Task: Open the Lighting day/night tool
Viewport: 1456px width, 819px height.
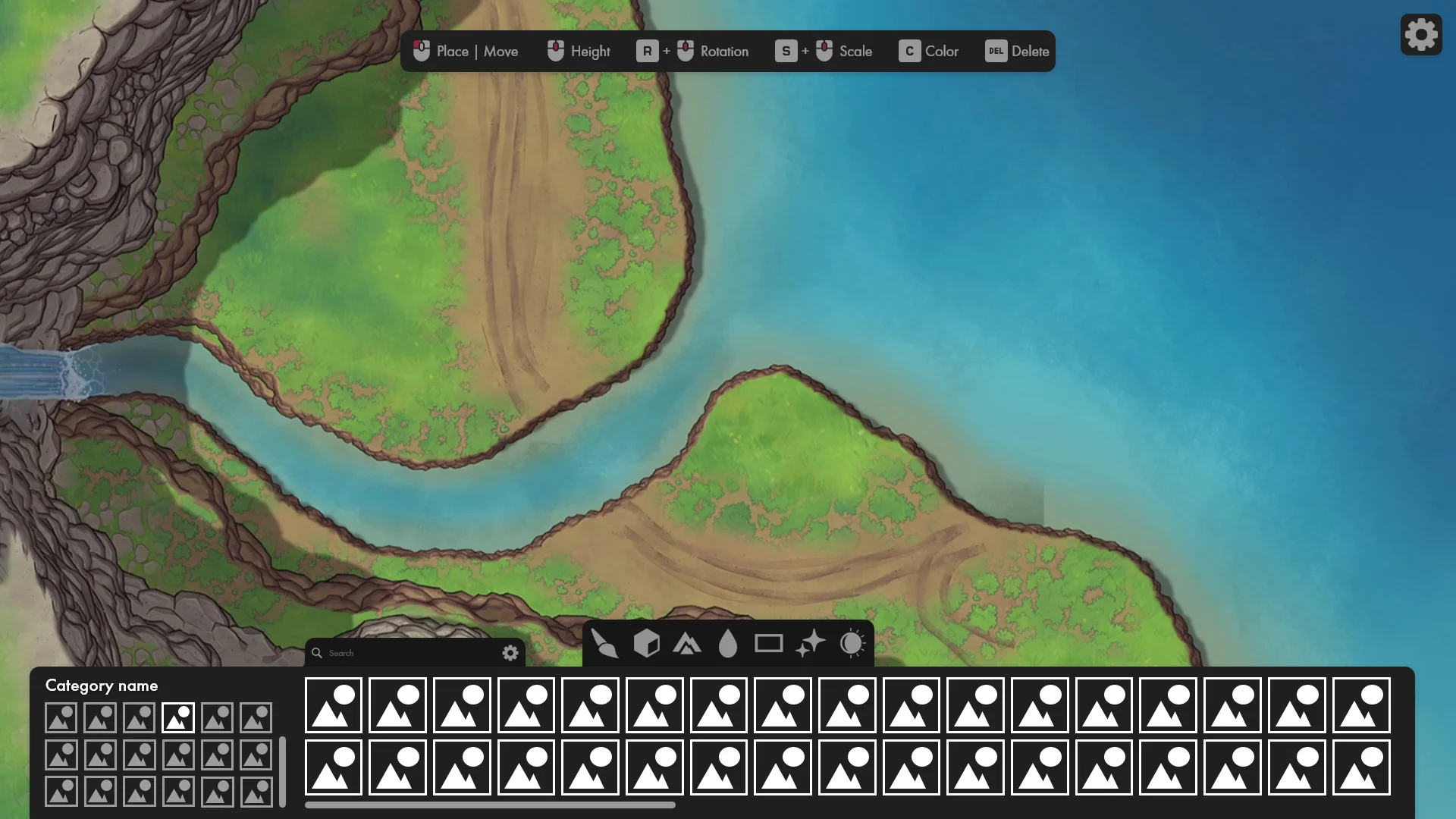Action: click(x=852, y=644)
